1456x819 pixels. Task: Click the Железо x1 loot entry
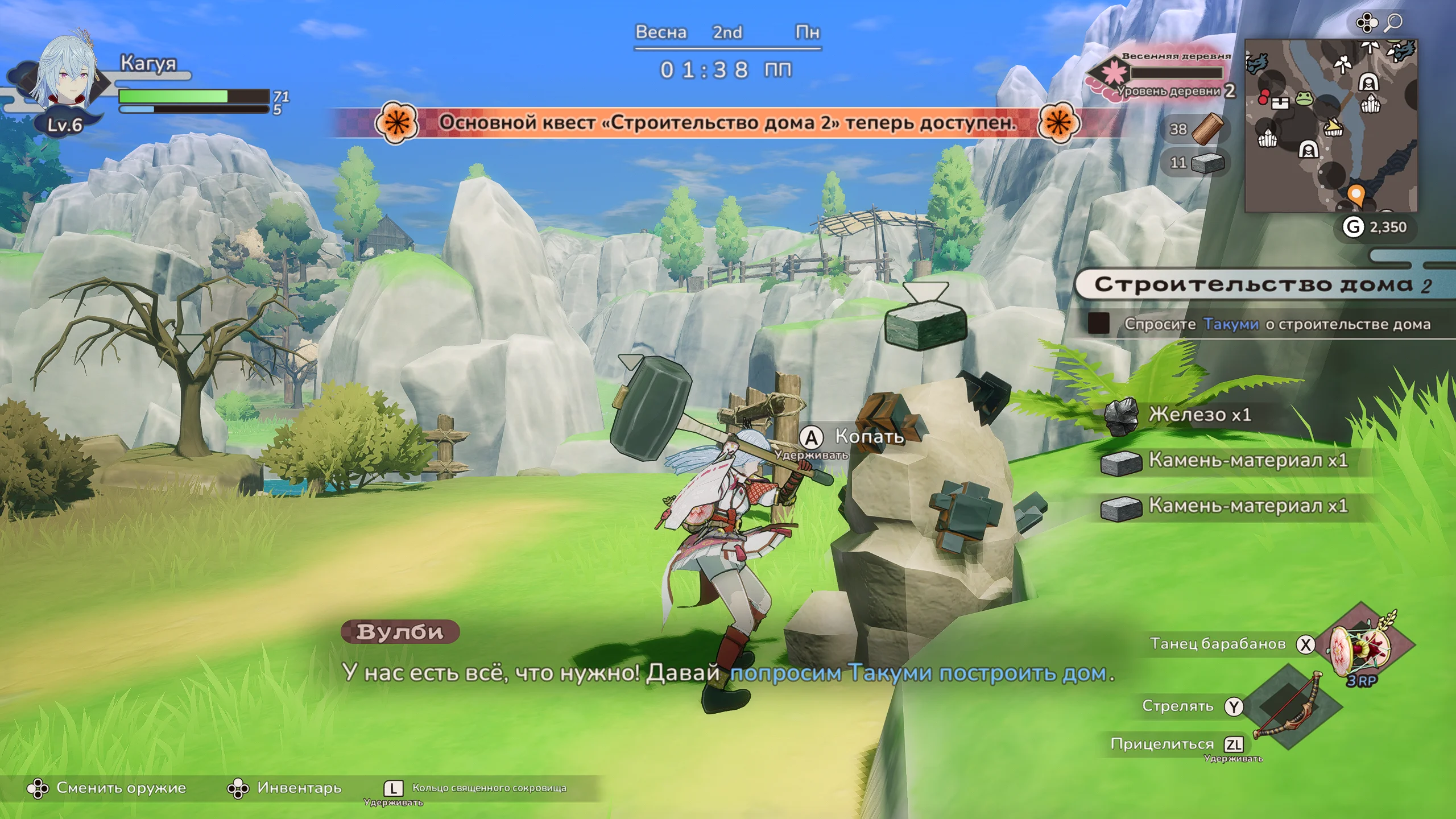click(x=1200, y=415)
